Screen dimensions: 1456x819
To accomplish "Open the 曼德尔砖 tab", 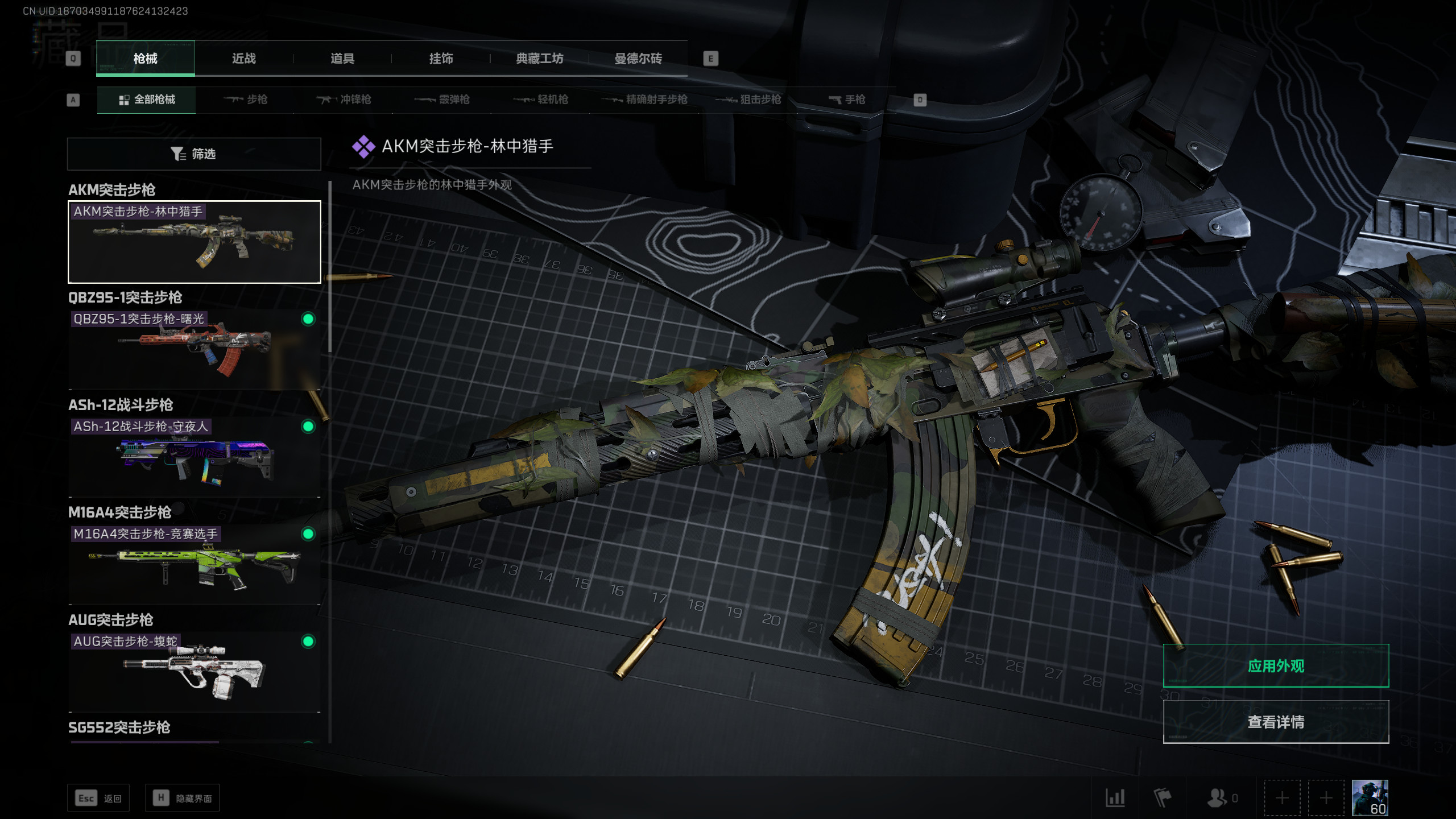I will 638,59.
